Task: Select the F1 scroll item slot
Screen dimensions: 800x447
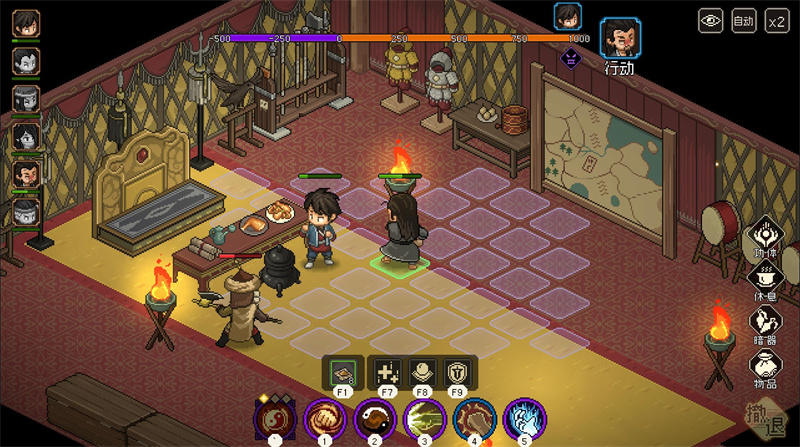Action: [x=342, y=372]
